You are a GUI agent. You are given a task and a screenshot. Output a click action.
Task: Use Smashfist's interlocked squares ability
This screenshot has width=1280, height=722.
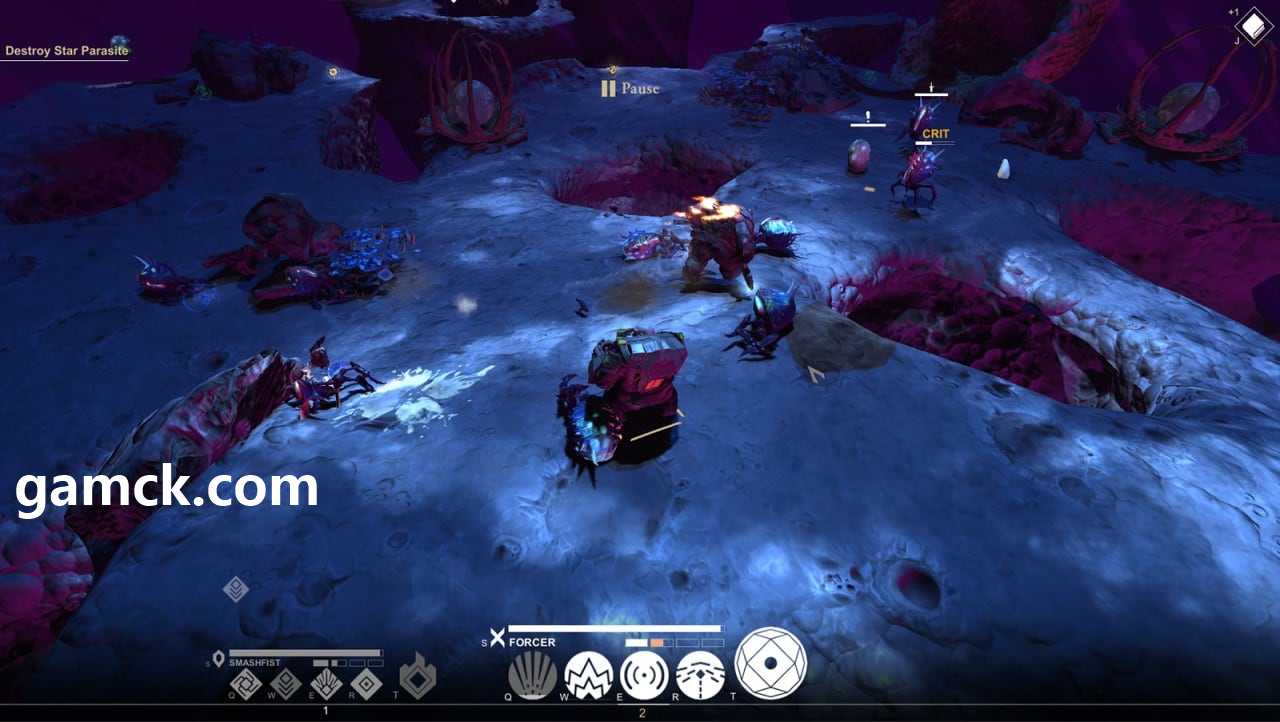[x=246, y=684]
